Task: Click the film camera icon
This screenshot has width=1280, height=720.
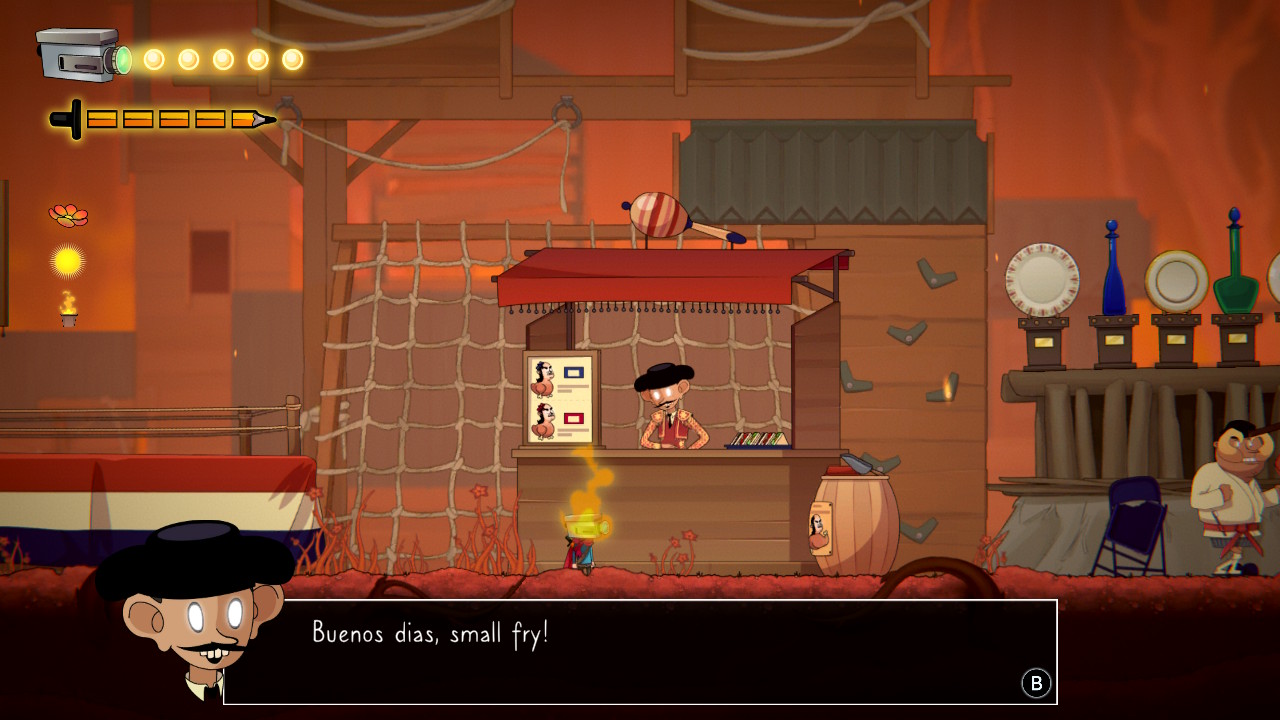Action: click(80, 55)
